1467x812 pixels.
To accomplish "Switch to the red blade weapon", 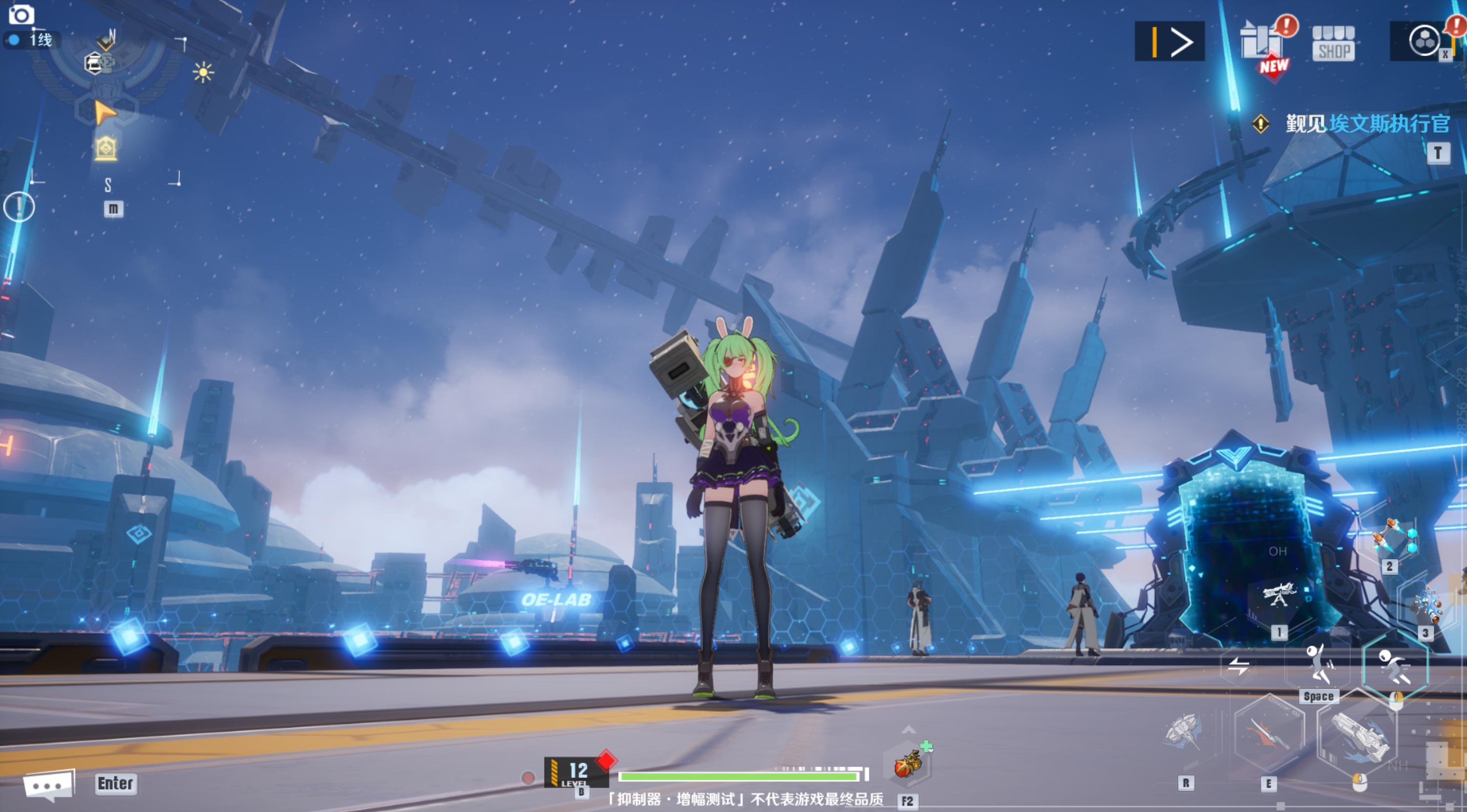I will point(1269,733).
